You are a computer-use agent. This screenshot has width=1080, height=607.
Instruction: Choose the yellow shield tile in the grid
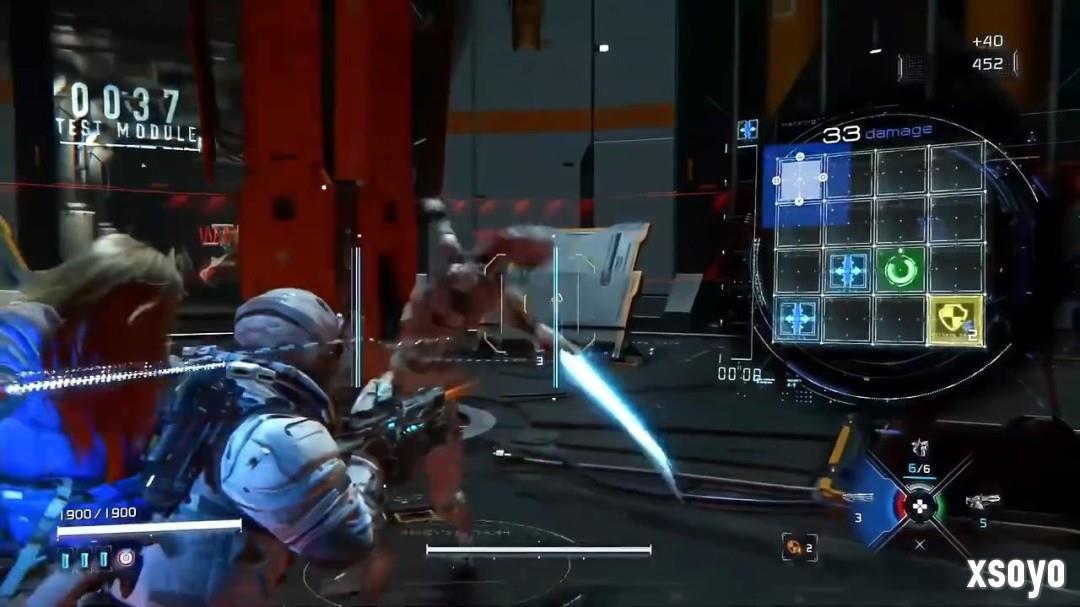click(954, 320)
